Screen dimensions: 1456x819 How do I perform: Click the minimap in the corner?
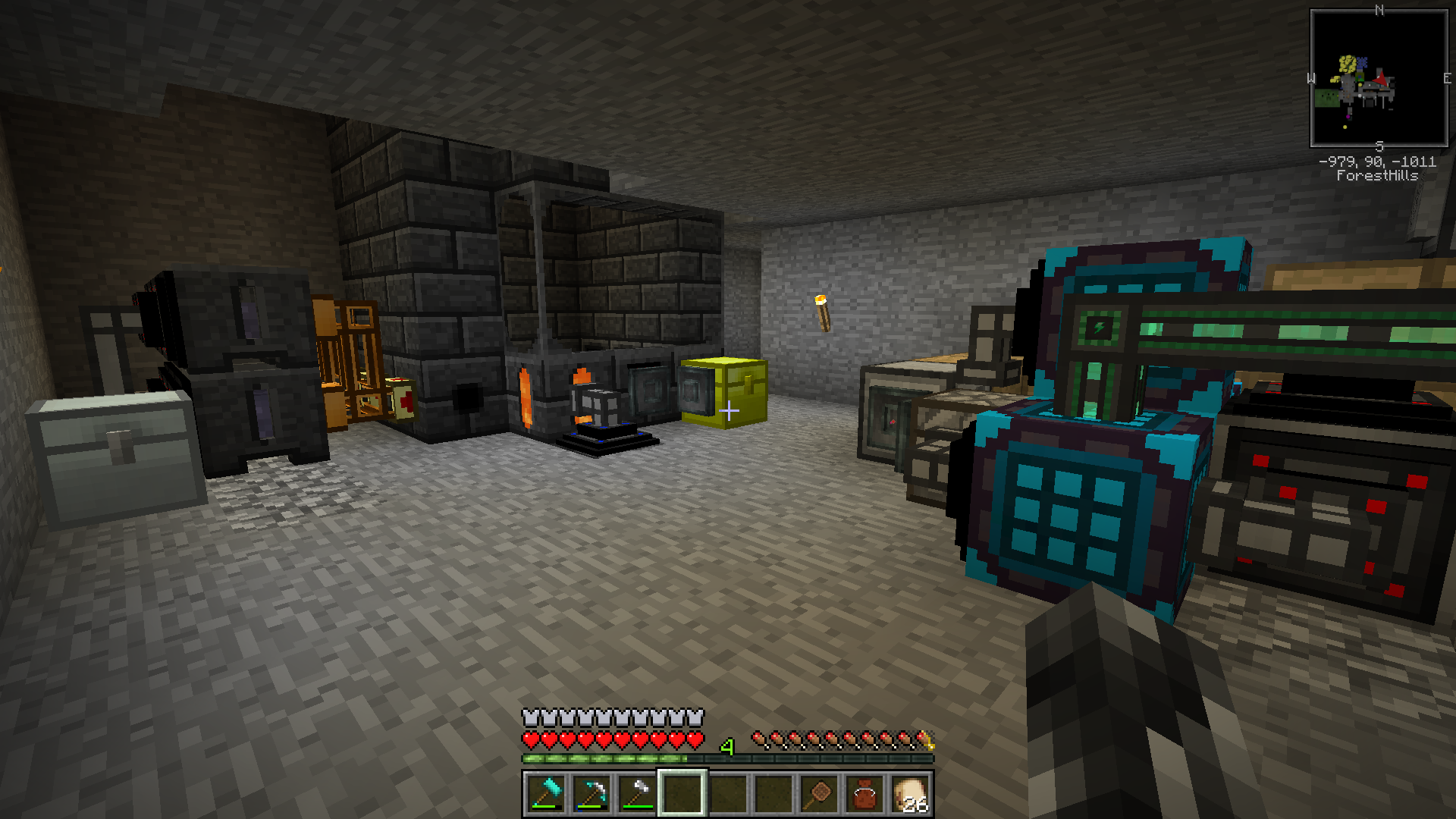tap(1379, 78)
